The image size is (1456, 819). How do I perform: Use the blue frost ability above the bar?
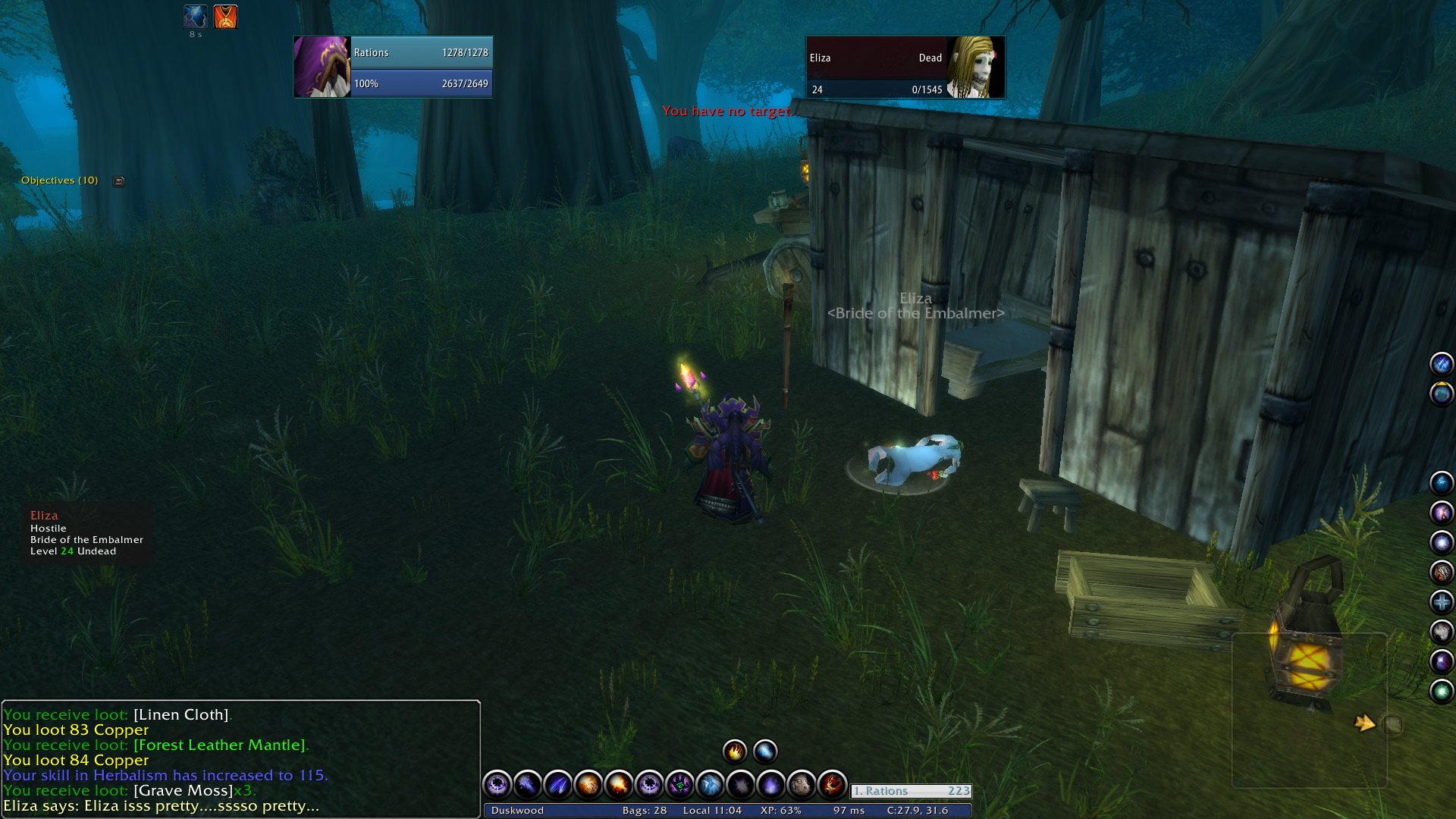click(764, 752)
